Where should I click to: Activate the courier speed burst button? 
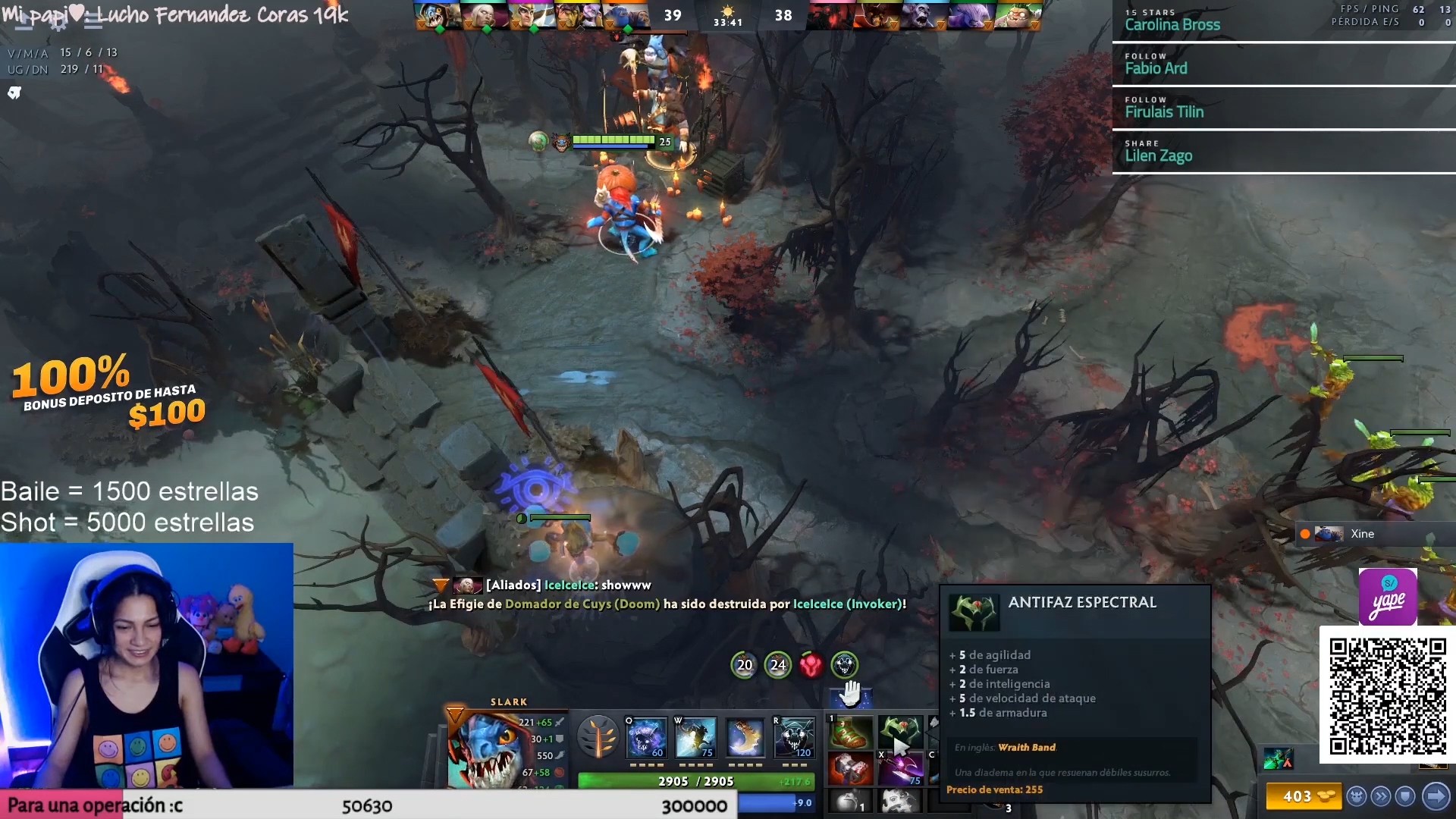tap(1381, 796)
